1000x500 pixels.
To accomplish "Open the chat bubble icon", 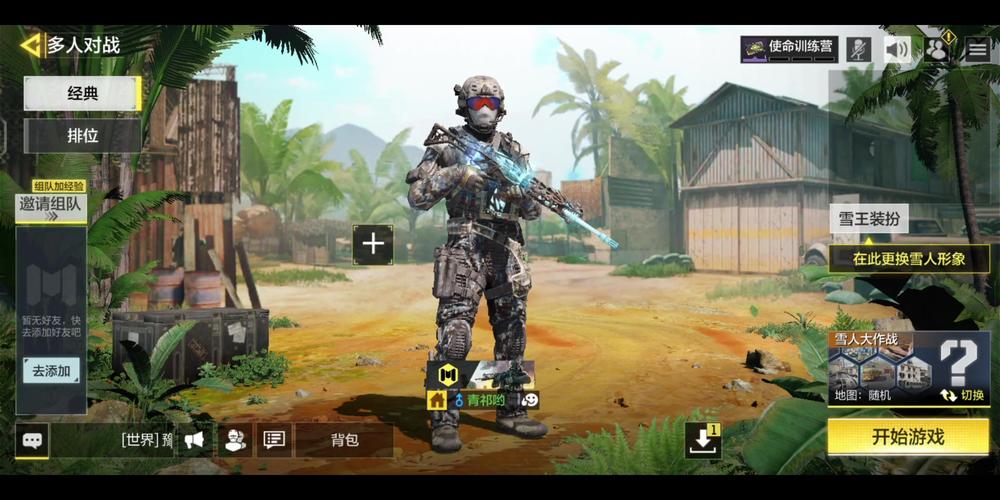I will [32, 439].
